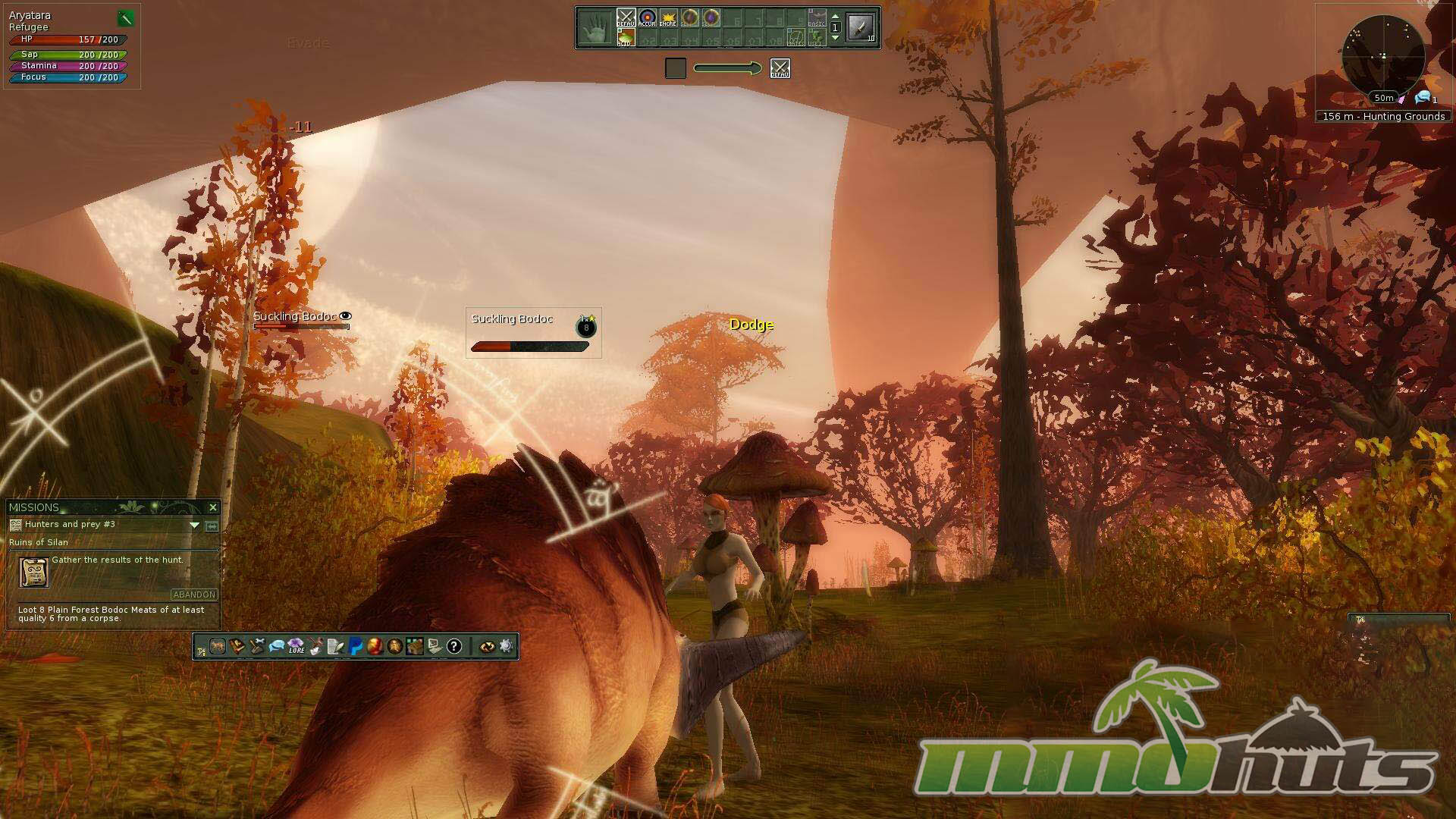Open the scroll and quill journal icon
The height and width of the screenshot is (819, 1456).
(x=336, y=646)
